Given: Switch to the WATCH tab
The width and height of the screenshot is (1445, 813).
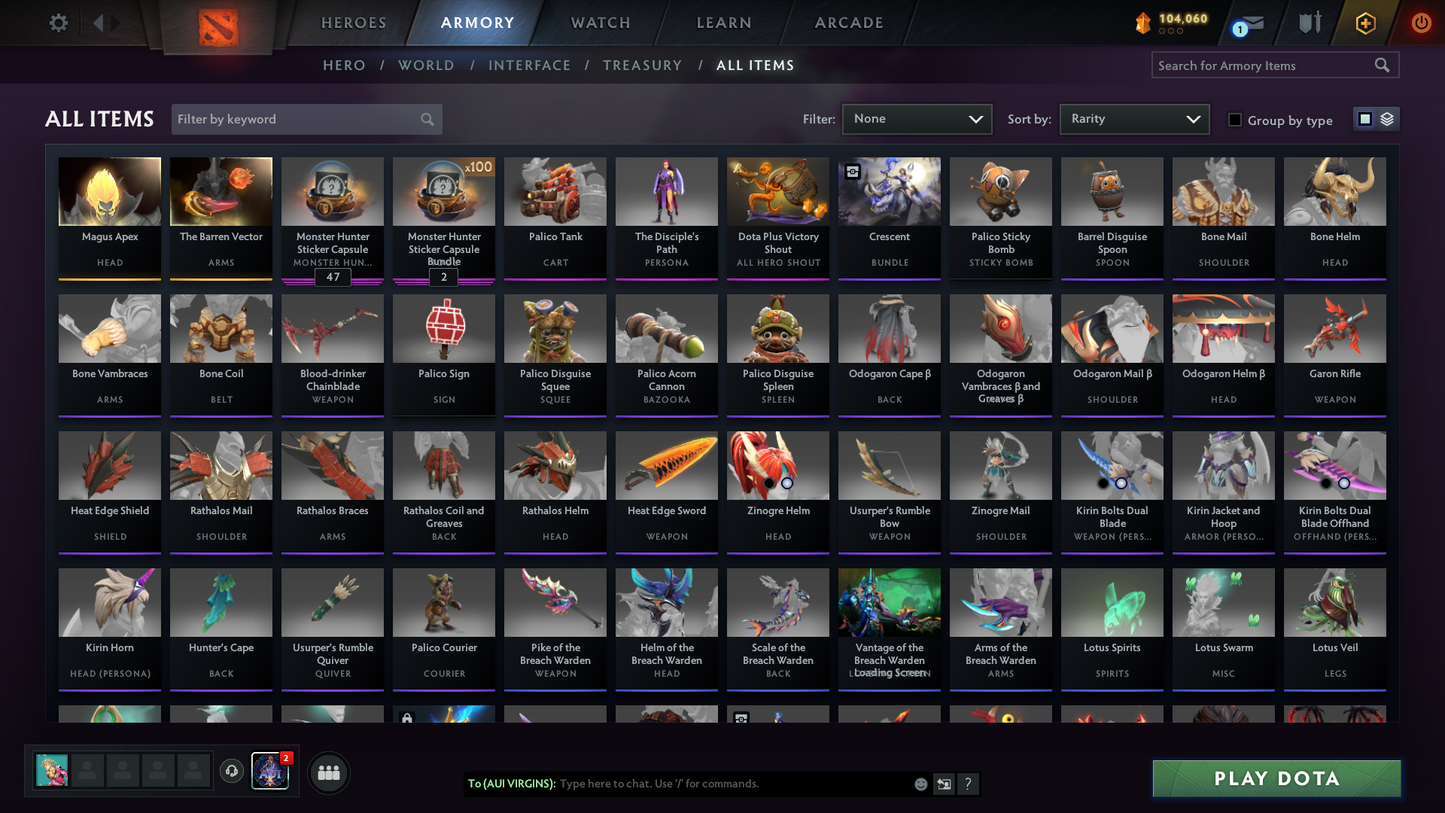Looking at the screenshot, I should coord(599,22).
